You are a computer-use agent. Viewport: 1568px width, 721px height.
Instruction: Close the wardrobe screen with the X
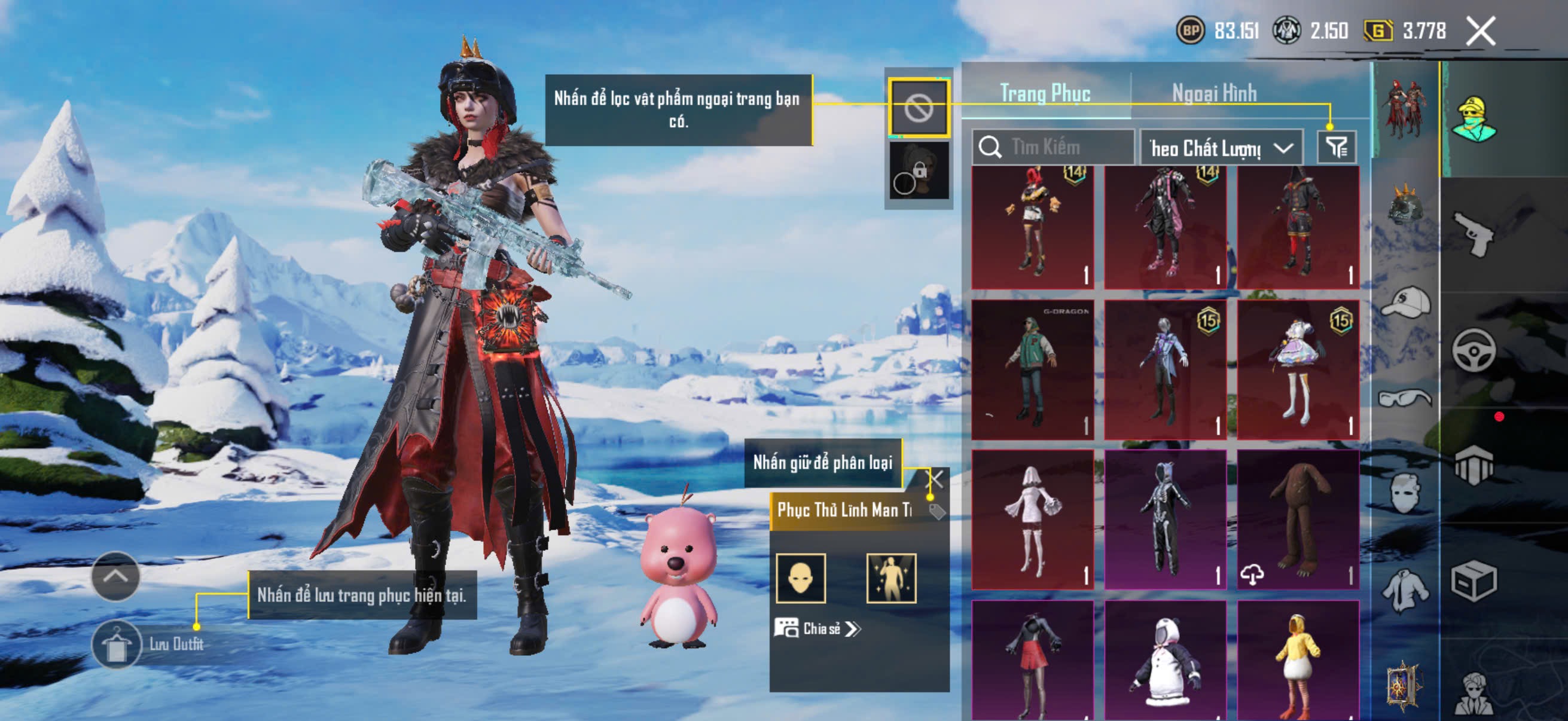coord(1479,31)
